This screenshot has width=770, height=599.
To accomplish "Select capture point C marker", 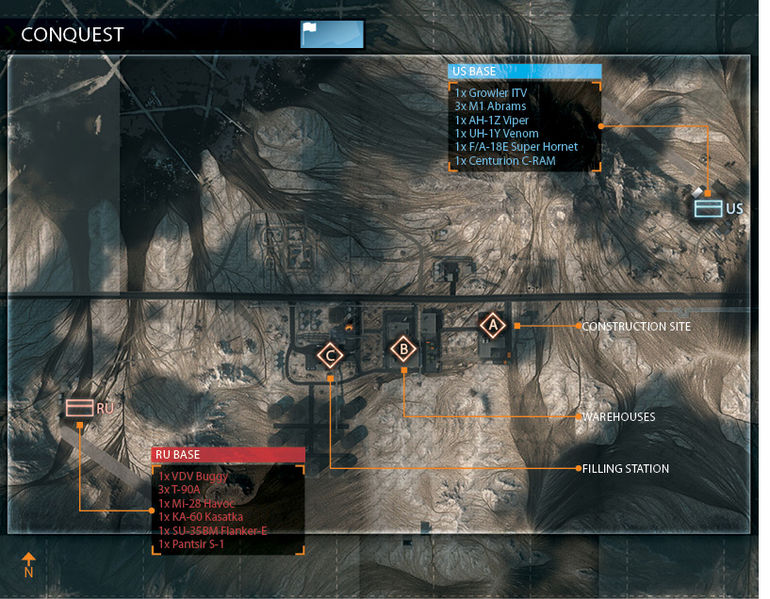I will 330,355.
